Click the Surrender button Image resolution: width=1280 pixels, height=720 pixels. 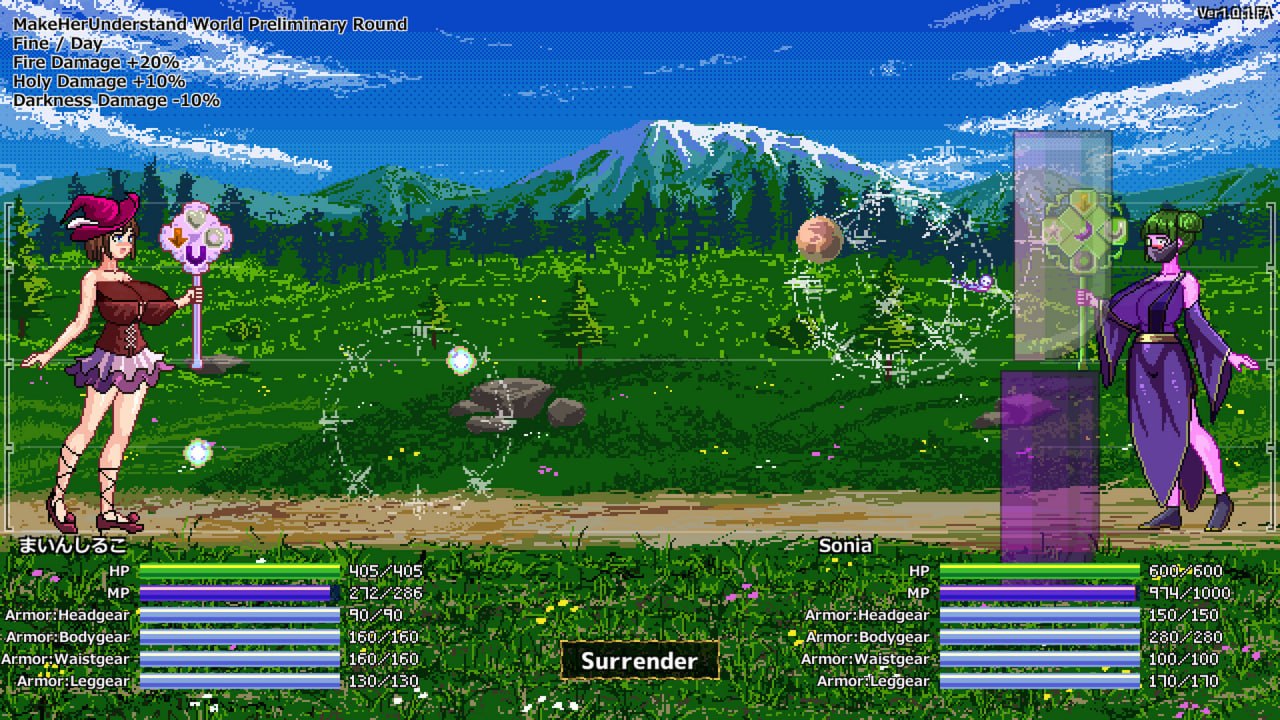[x=639, y=661]
